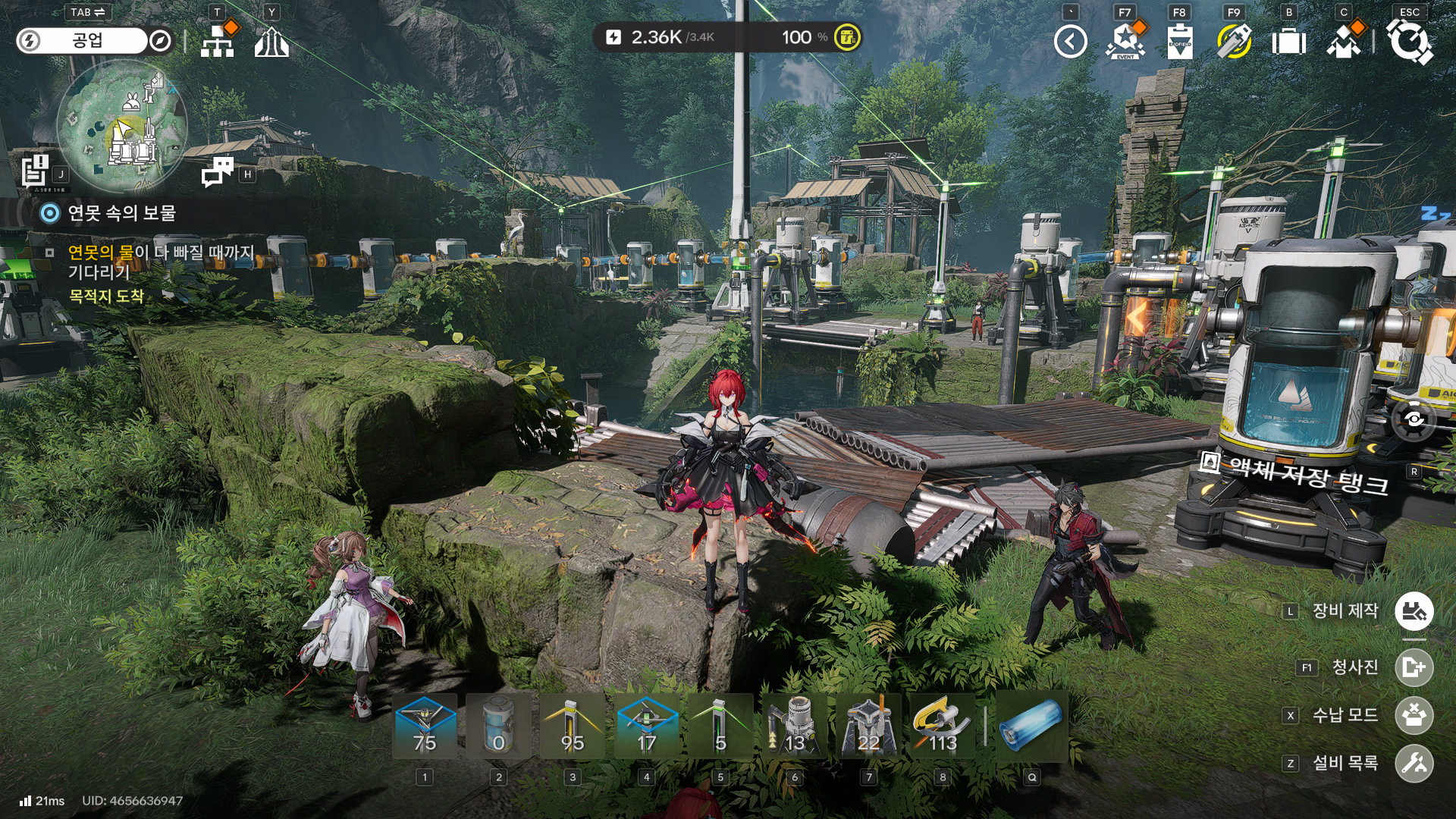Click the circled back arrow icon

1070,41
